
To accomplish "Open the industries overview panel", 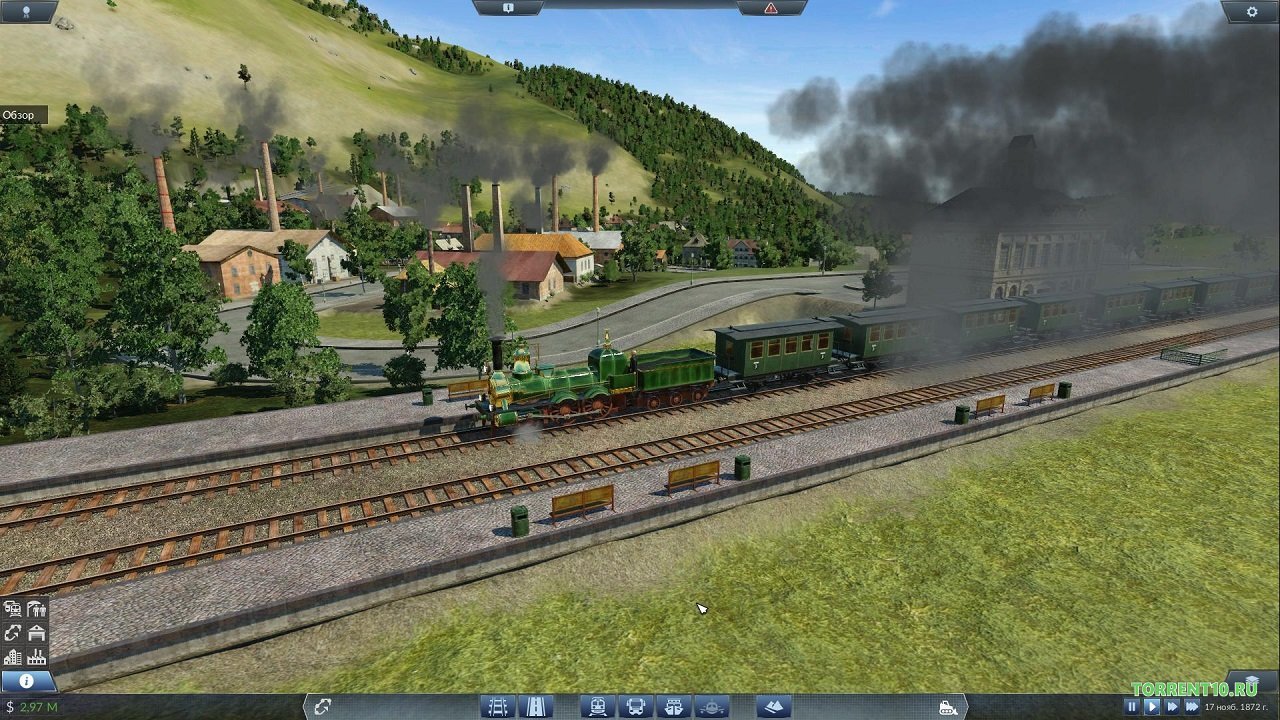I will coord(36,658).
